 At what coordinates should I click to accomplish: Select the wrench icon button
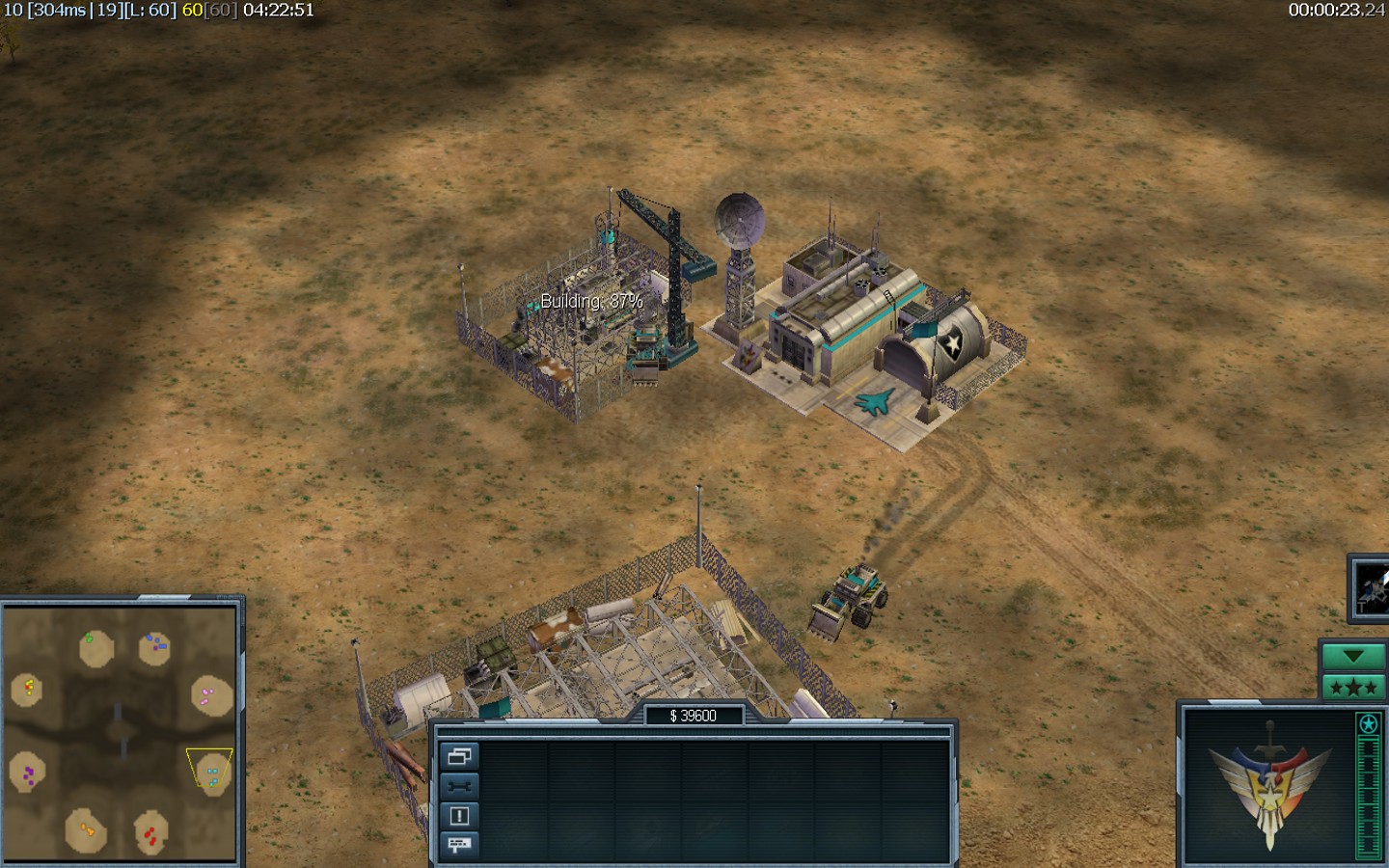[459, 786]
